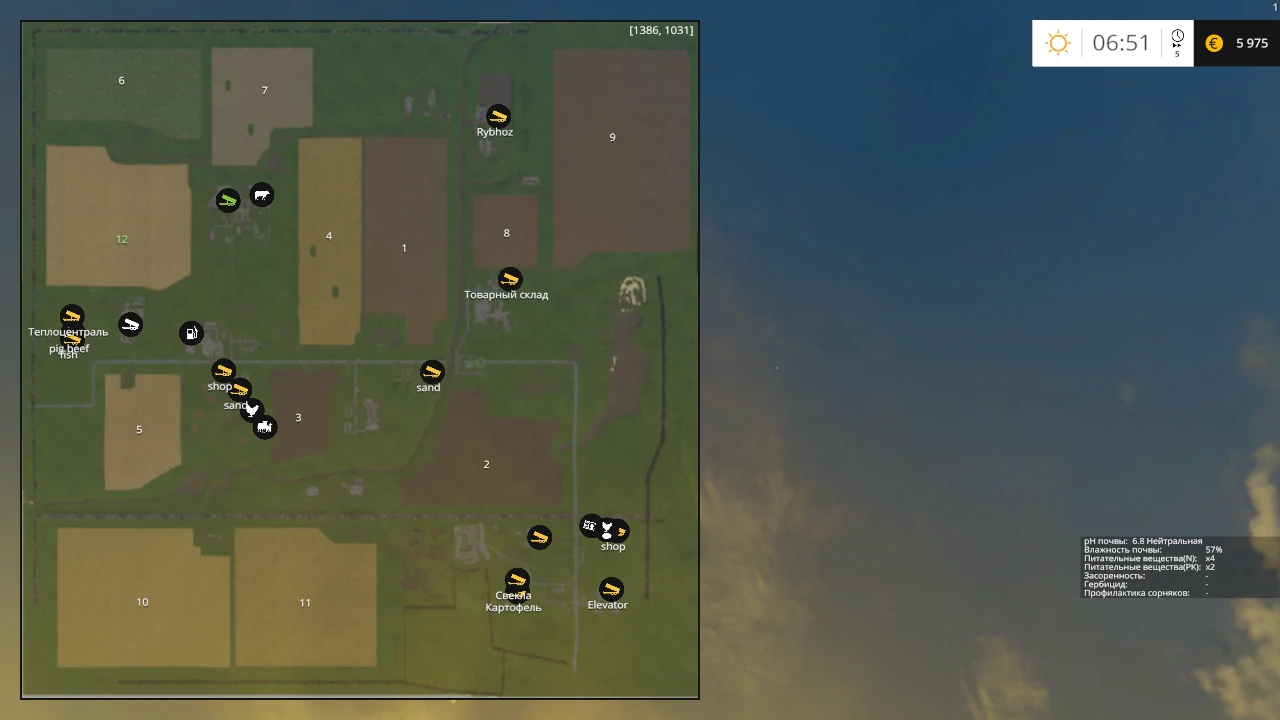Select the cow pen icon near field 4
The image size is (1280, 720).
pos(261,196)
